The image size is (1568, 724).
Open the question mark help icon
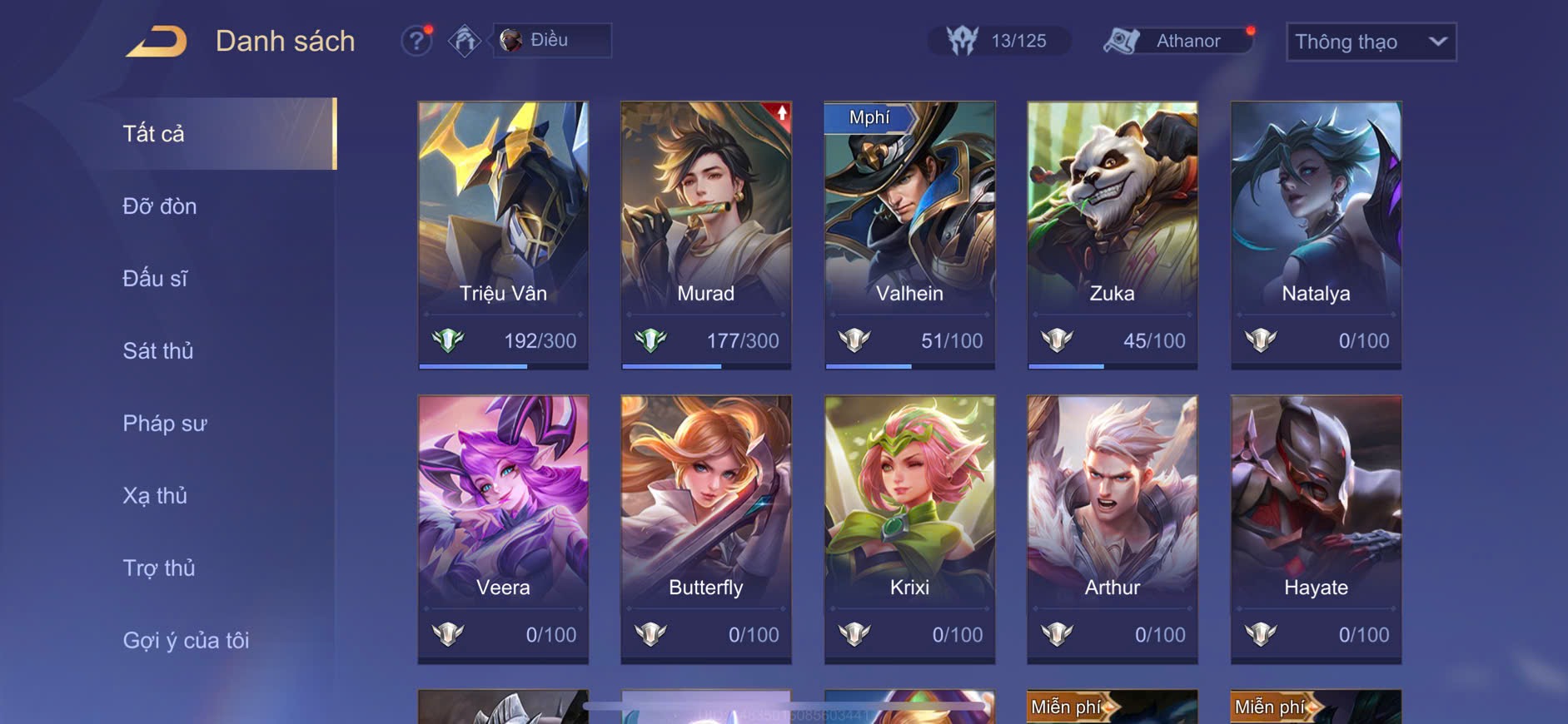(416, 41)
